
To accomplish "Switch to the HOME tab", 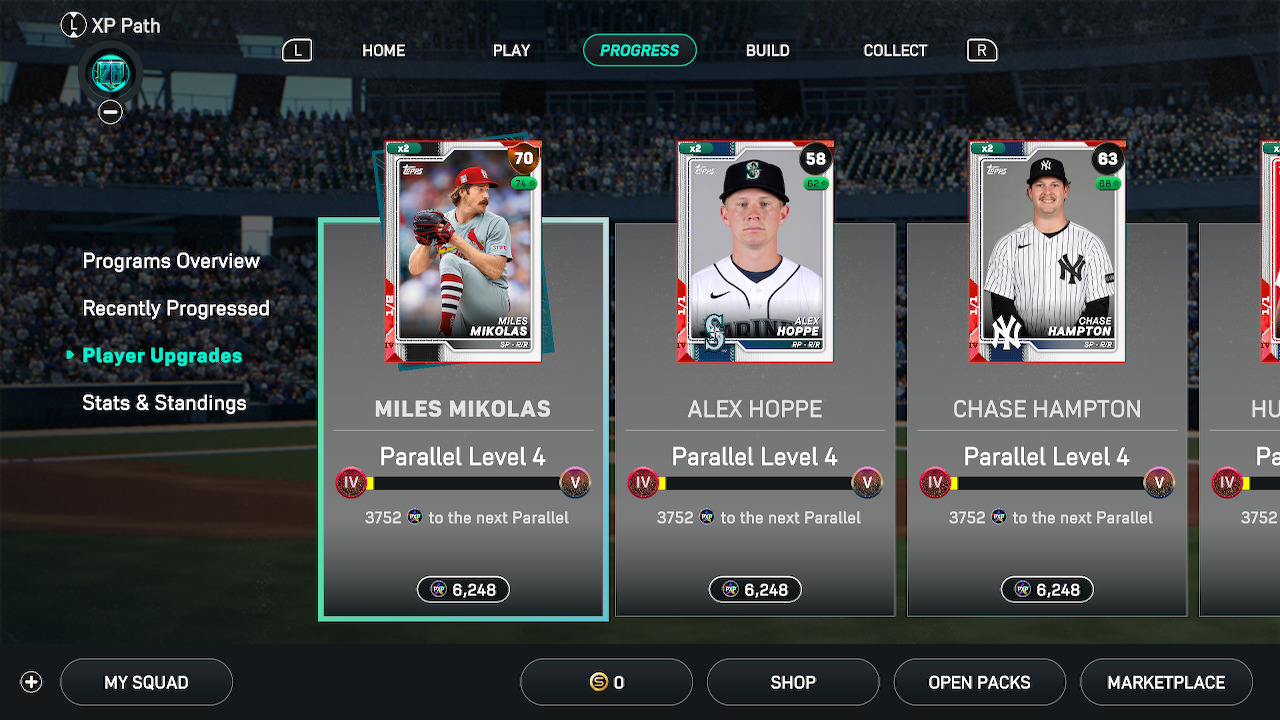I will click(x=383, y=50).
